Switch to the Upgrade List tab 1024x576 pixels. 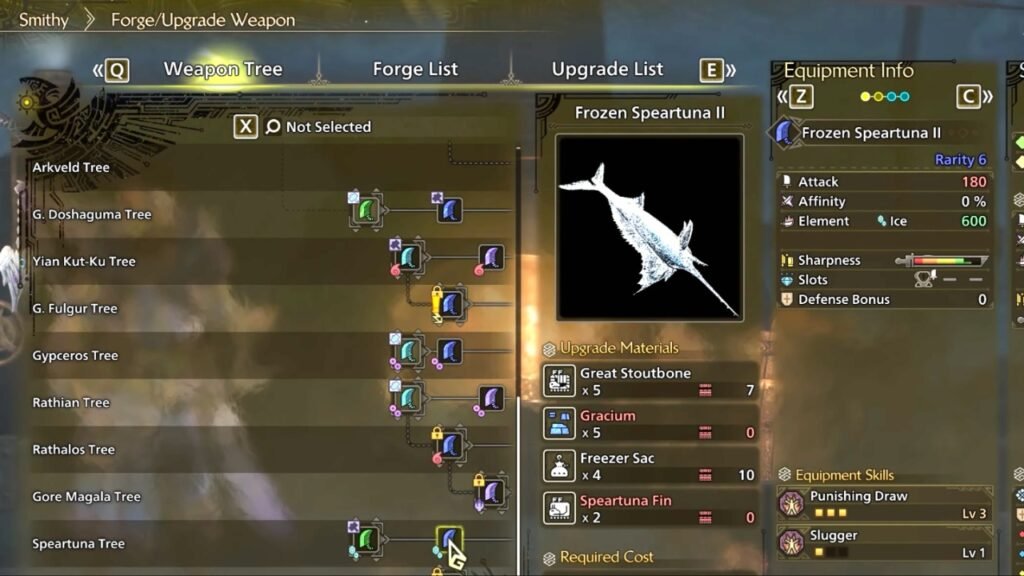(x=607, y=69)
